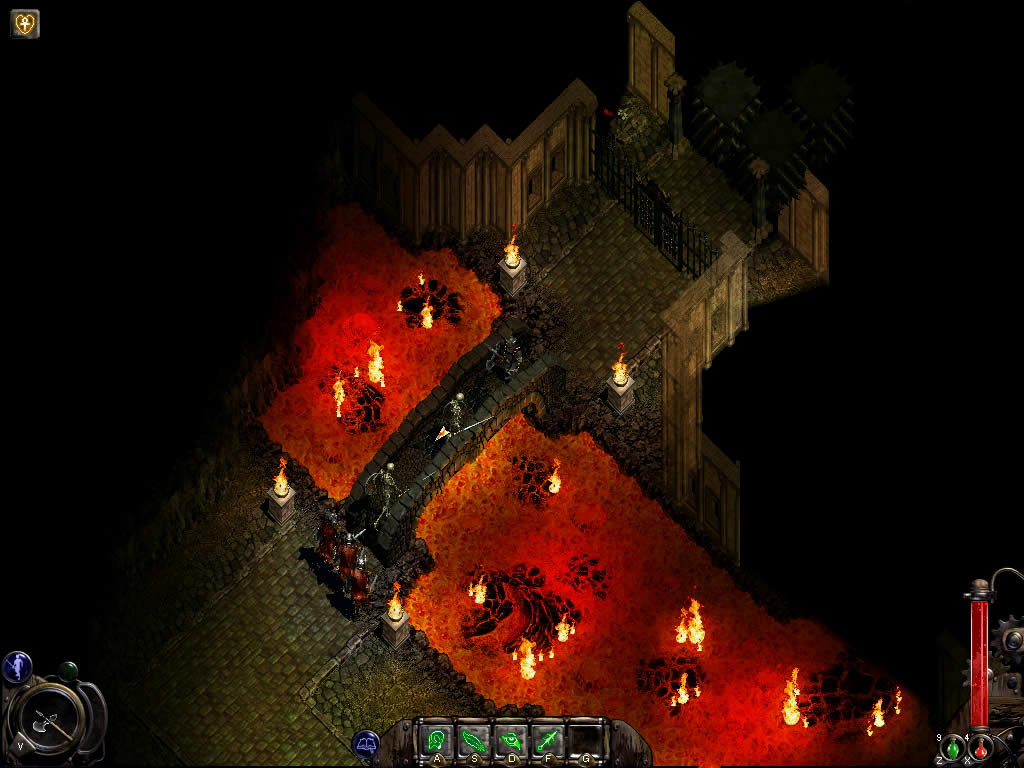1024x768 pixels.
Task: Use the green leaf skill in slot S
Action: 473,741
